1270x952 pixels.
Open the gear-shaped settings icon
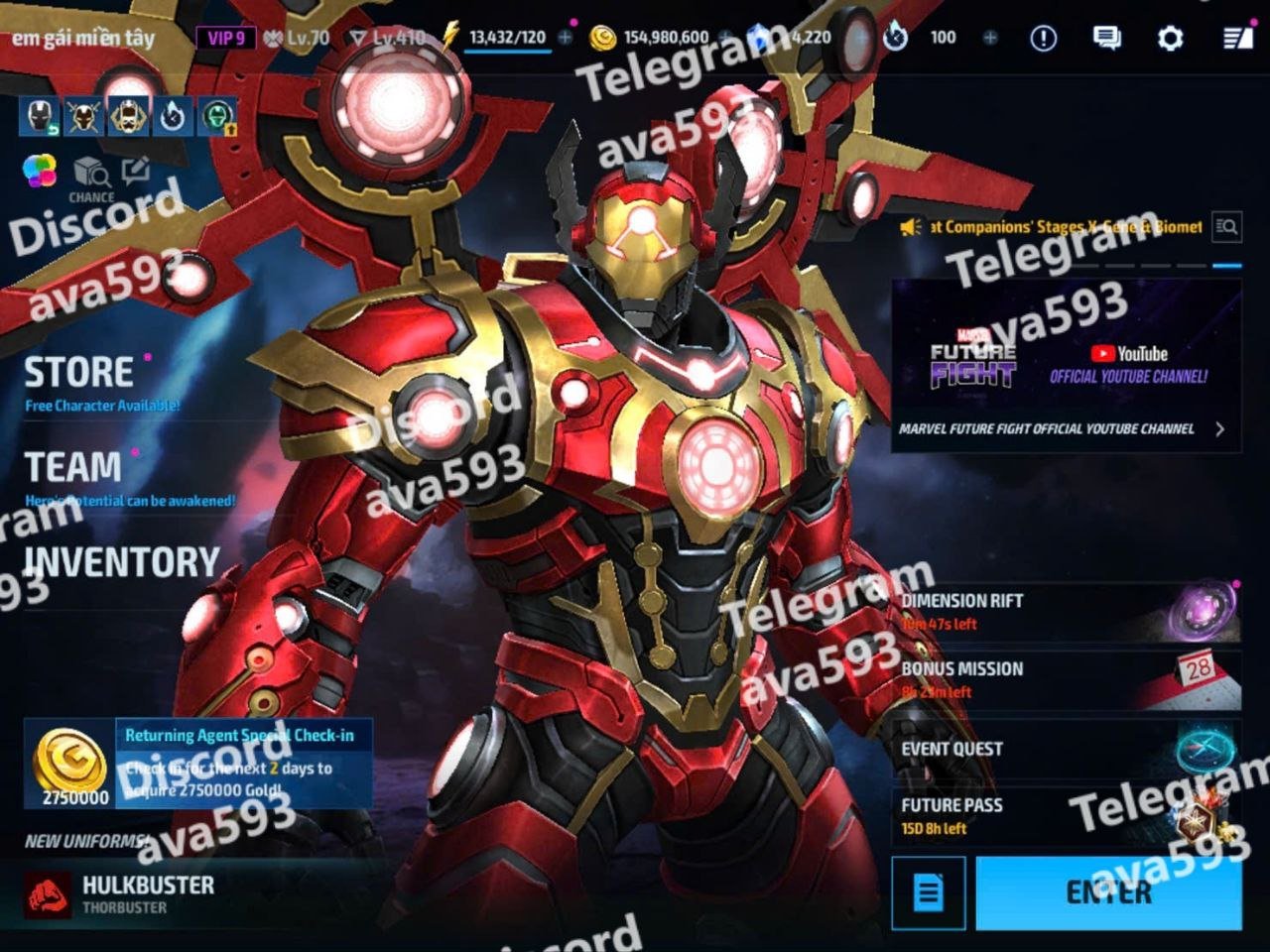coord(1171,39)
